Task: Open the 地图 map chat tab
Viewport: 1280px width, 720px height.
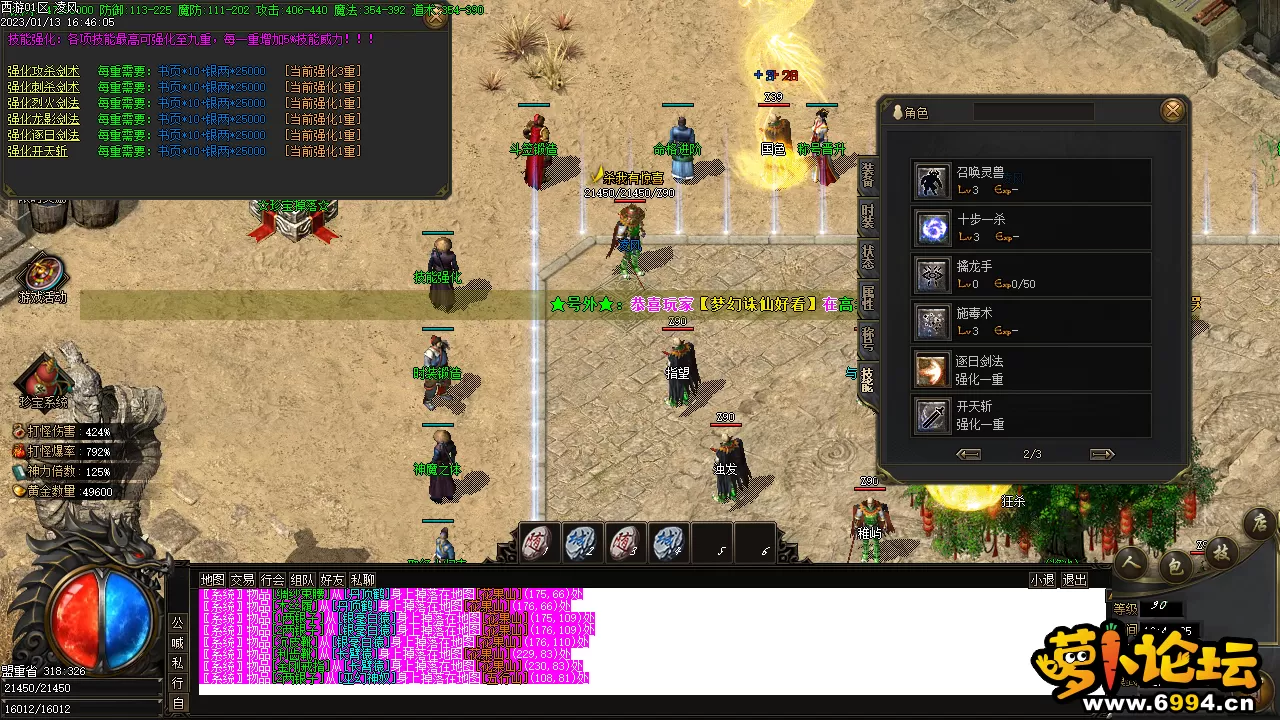Action: coord(212,580)
